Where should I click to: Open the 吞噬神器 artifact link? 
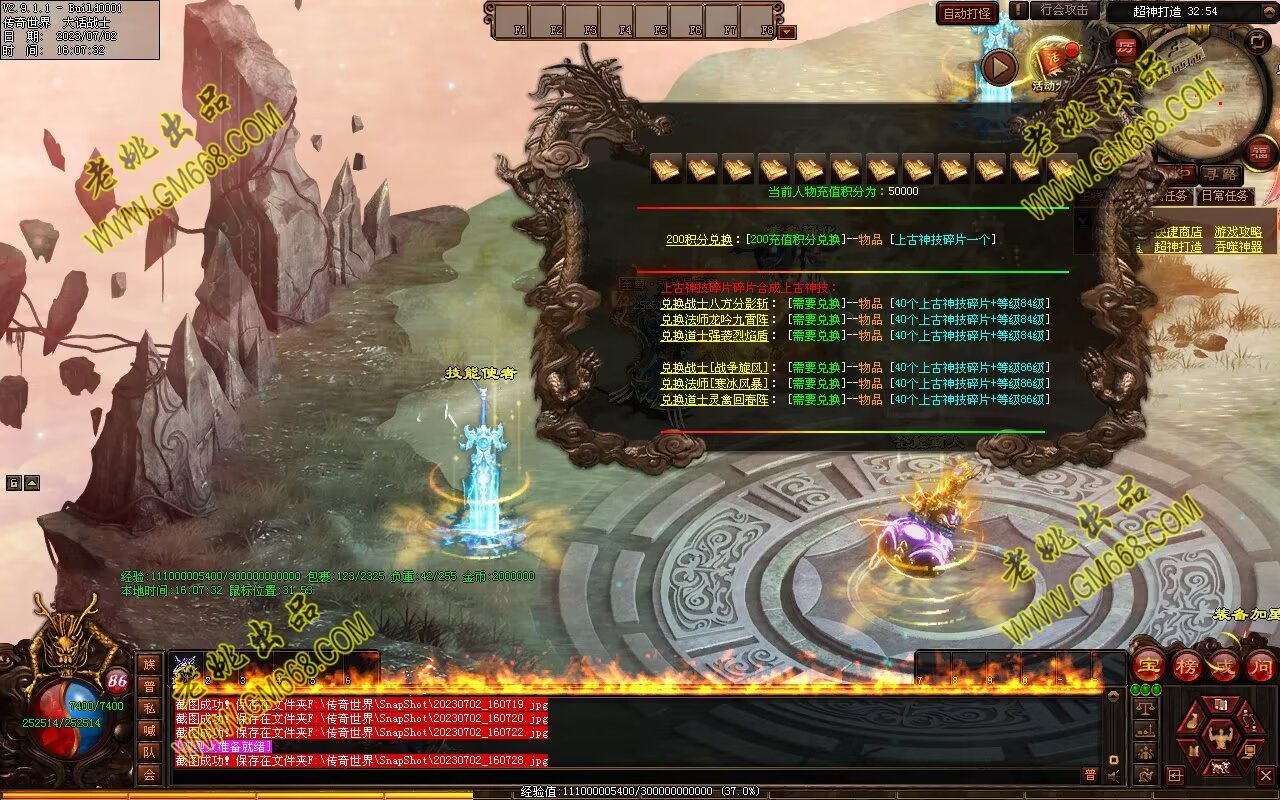click(x=1238, y=247)
